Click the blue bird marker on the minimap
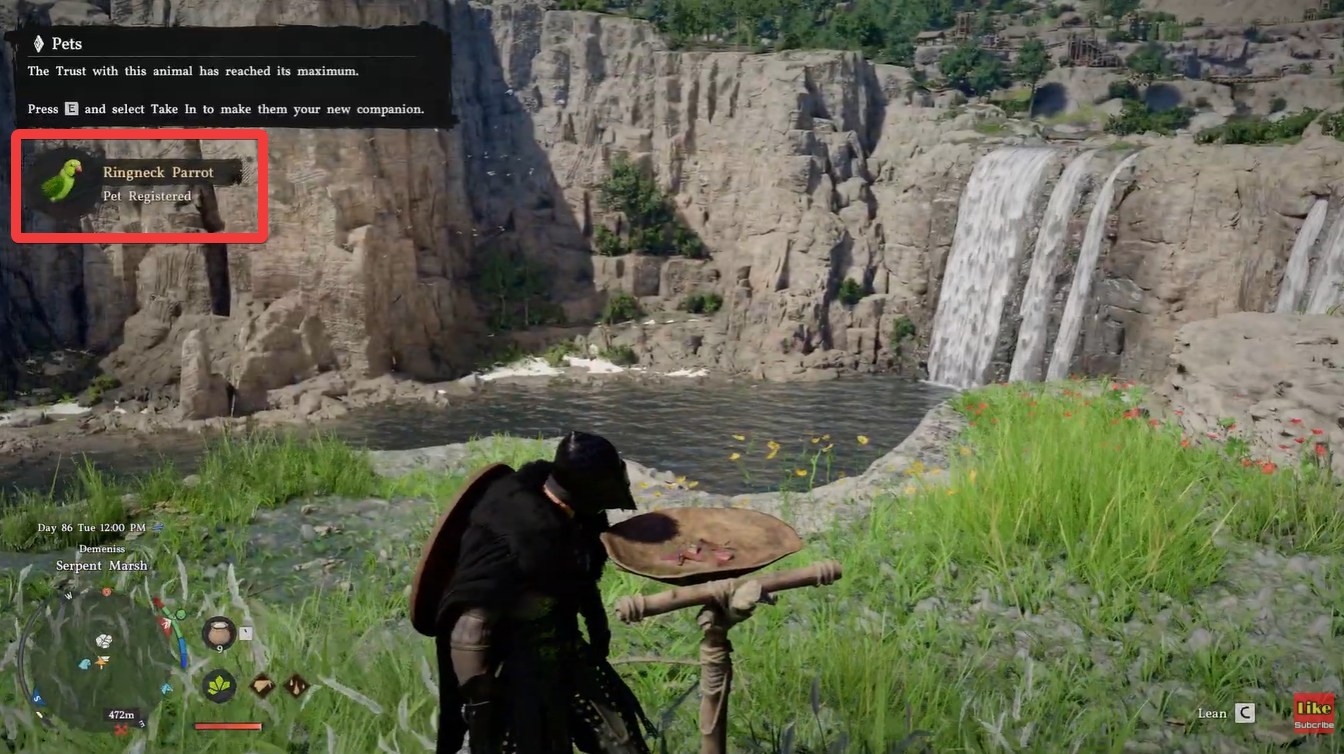The width and height of the screenshot is (1344, 754). [84, 663]
